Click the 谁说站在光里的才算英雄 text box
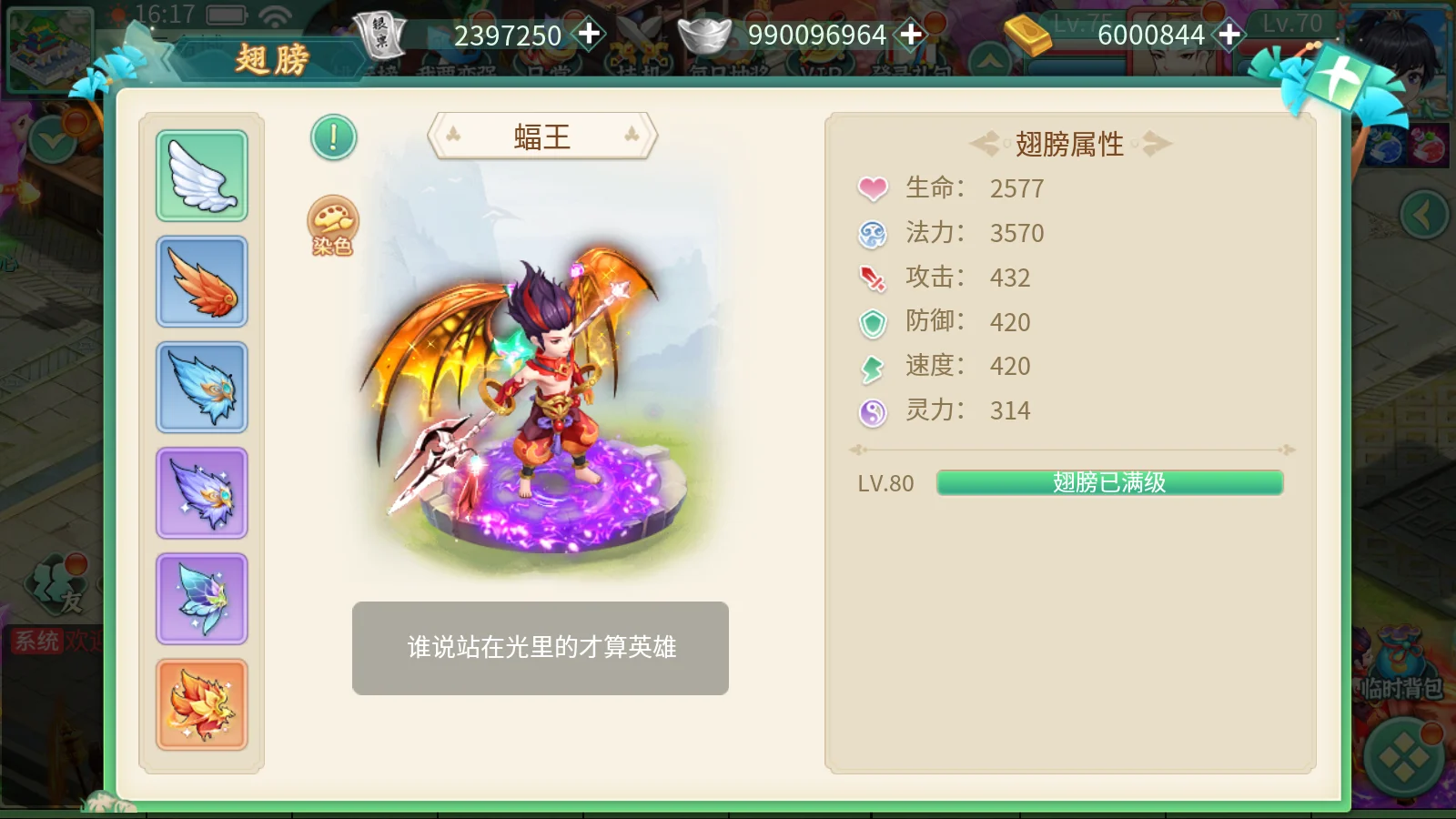 541,648
